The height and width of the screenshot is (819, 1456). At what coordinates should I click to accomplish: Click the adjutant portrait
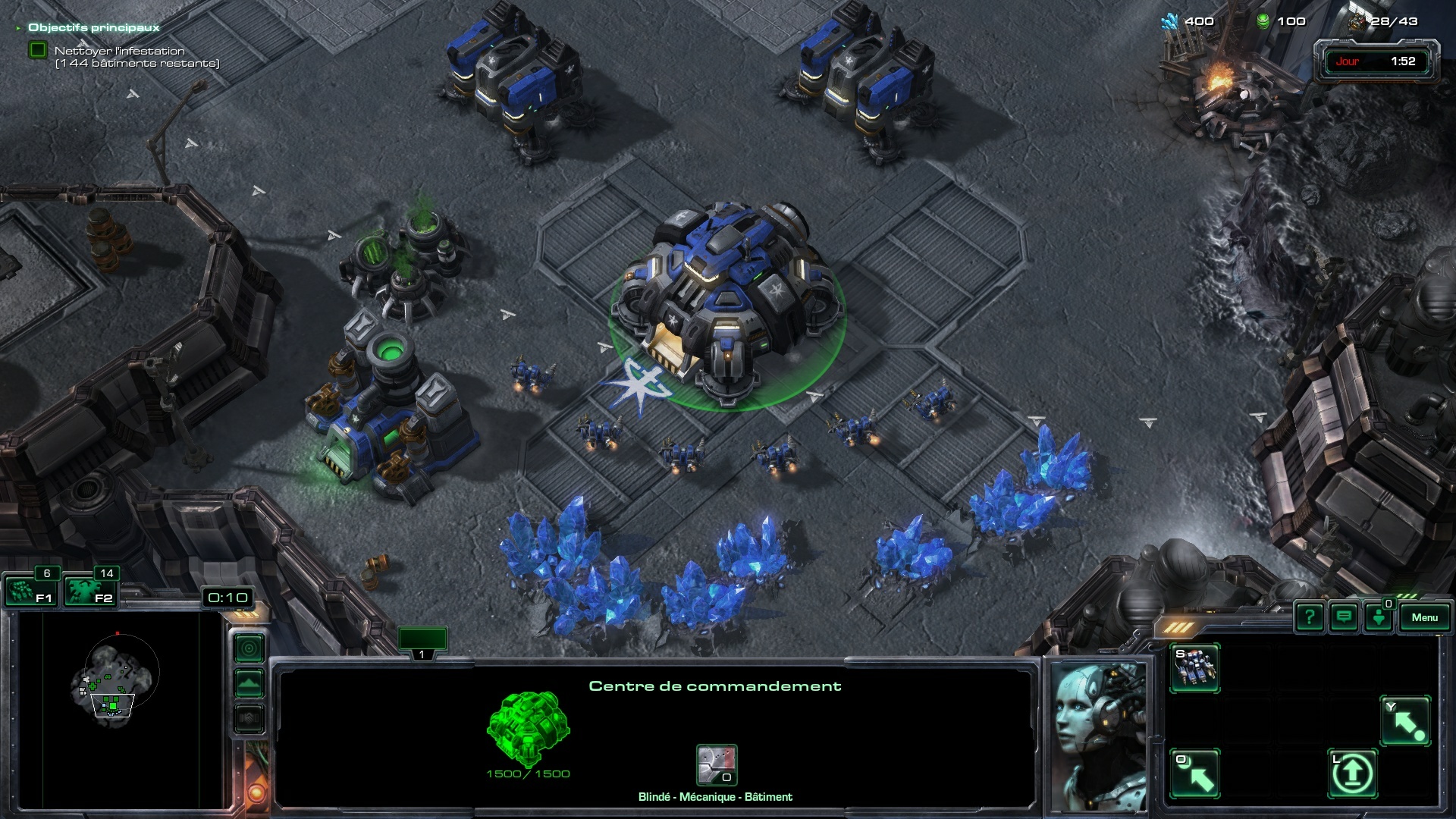tap(1099, 734)
